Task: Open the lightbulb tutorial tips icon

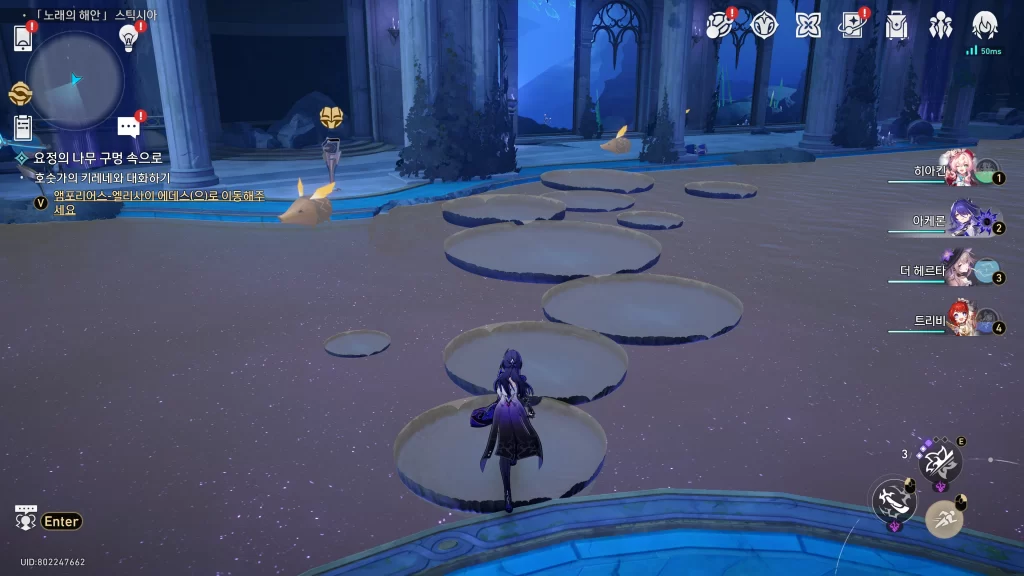Action: (x=128, y=38)
